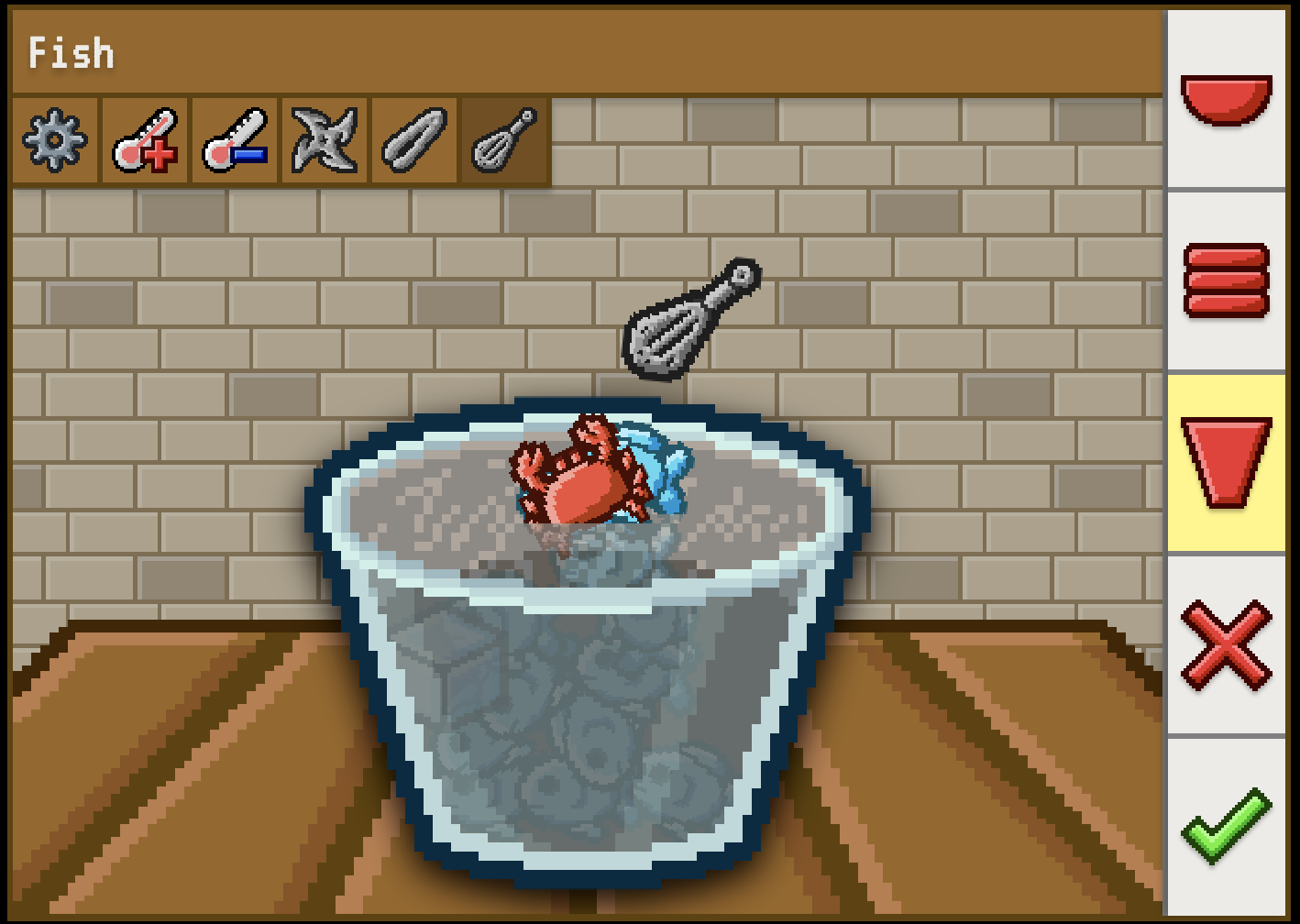Image resolution: width=1300 pixels, height=924 pixels.
Task: Toggle off the highlighted funnel selection
Action: point(1227,463)
